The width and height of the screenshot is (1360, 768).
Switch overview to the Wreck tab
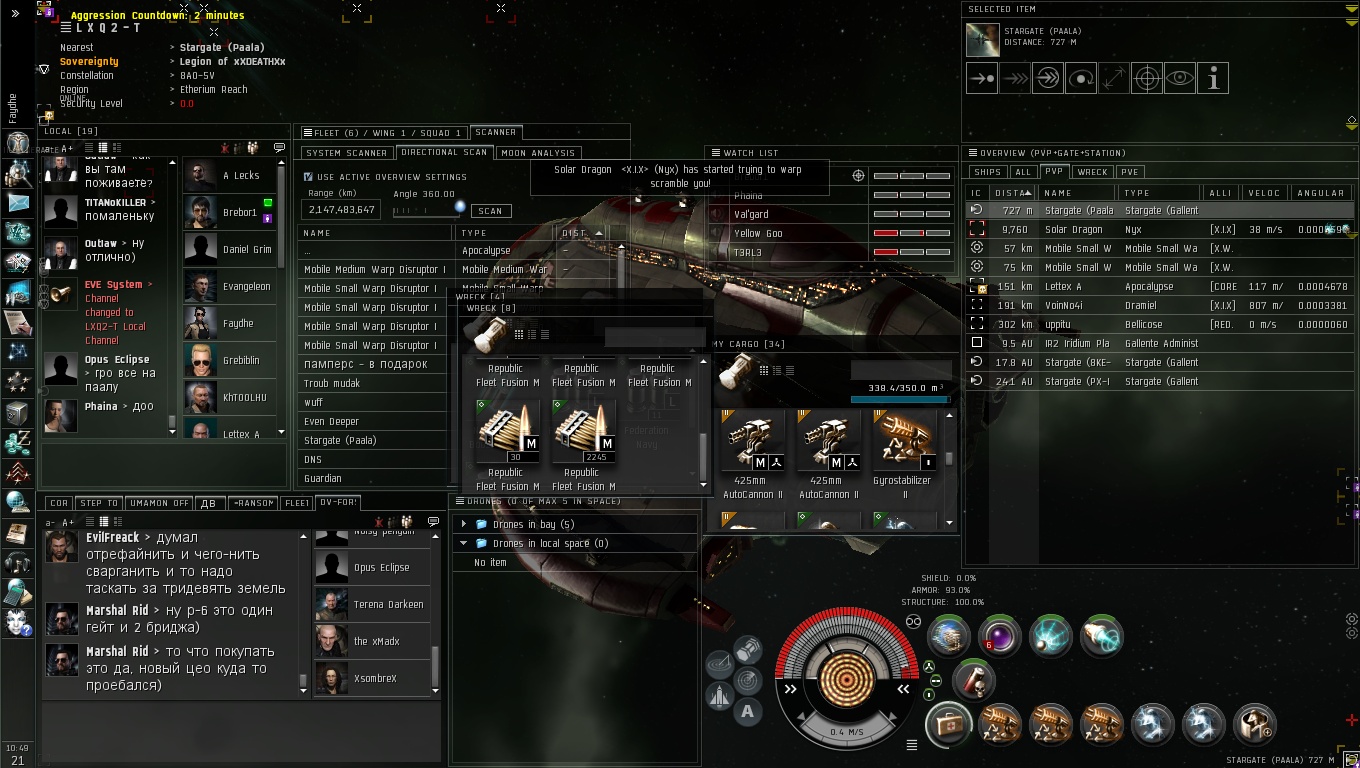(1092, 172)
